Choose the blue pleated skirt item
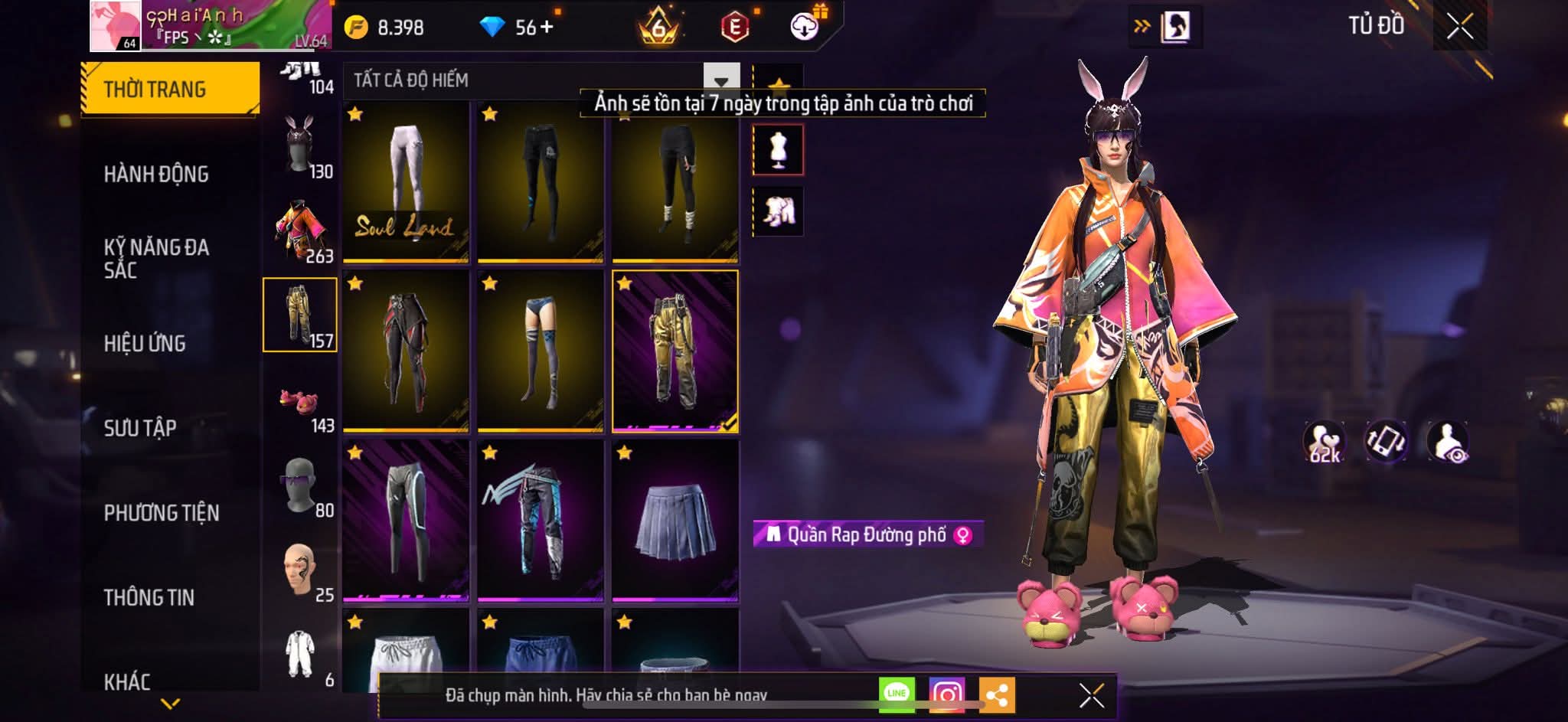The image size is (1568, 722). [x=675, y=519]
